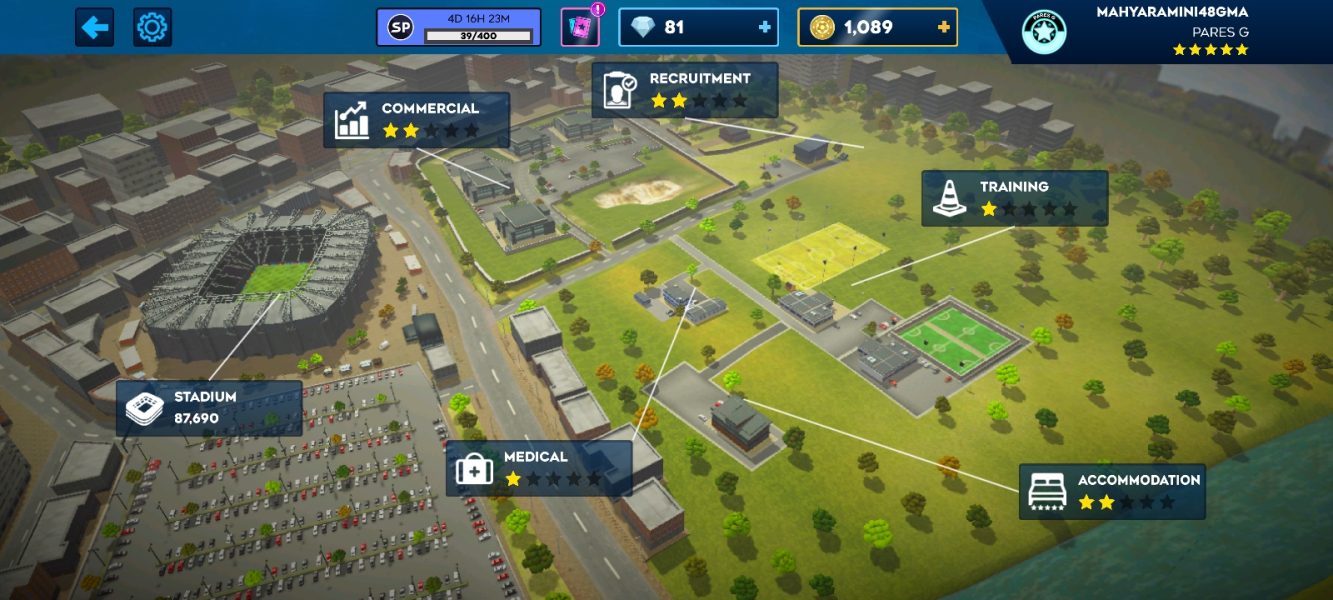Image resolution: width=1333 pixels, height=600 pixels.
Task: Open the pink card pack icon
Action: (579, 27)
